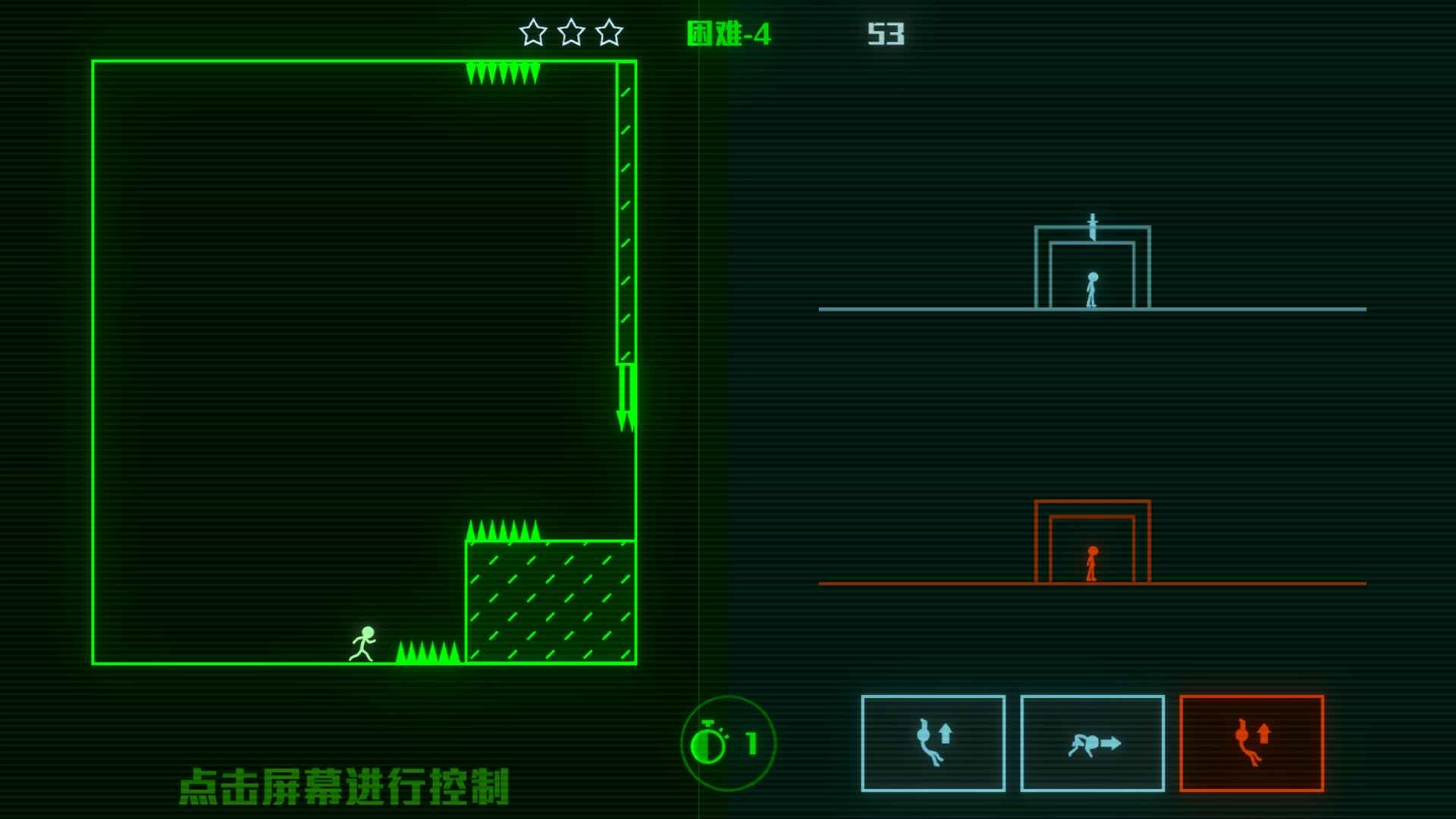Click the green running stickman character
1456x819 pixels.
pyautogui.click(x=364, y=645)
